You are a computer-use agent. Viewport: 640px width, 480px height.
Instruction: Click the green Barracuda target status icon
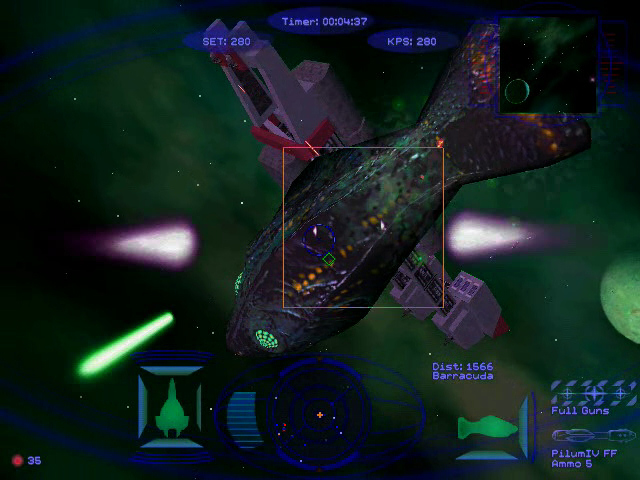(488, 428)
